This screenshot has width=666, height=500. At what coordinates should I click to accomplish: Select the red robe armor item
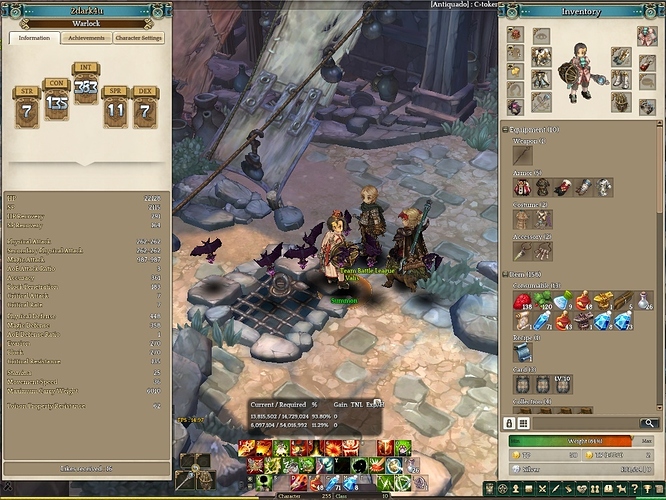coord(522,187)
